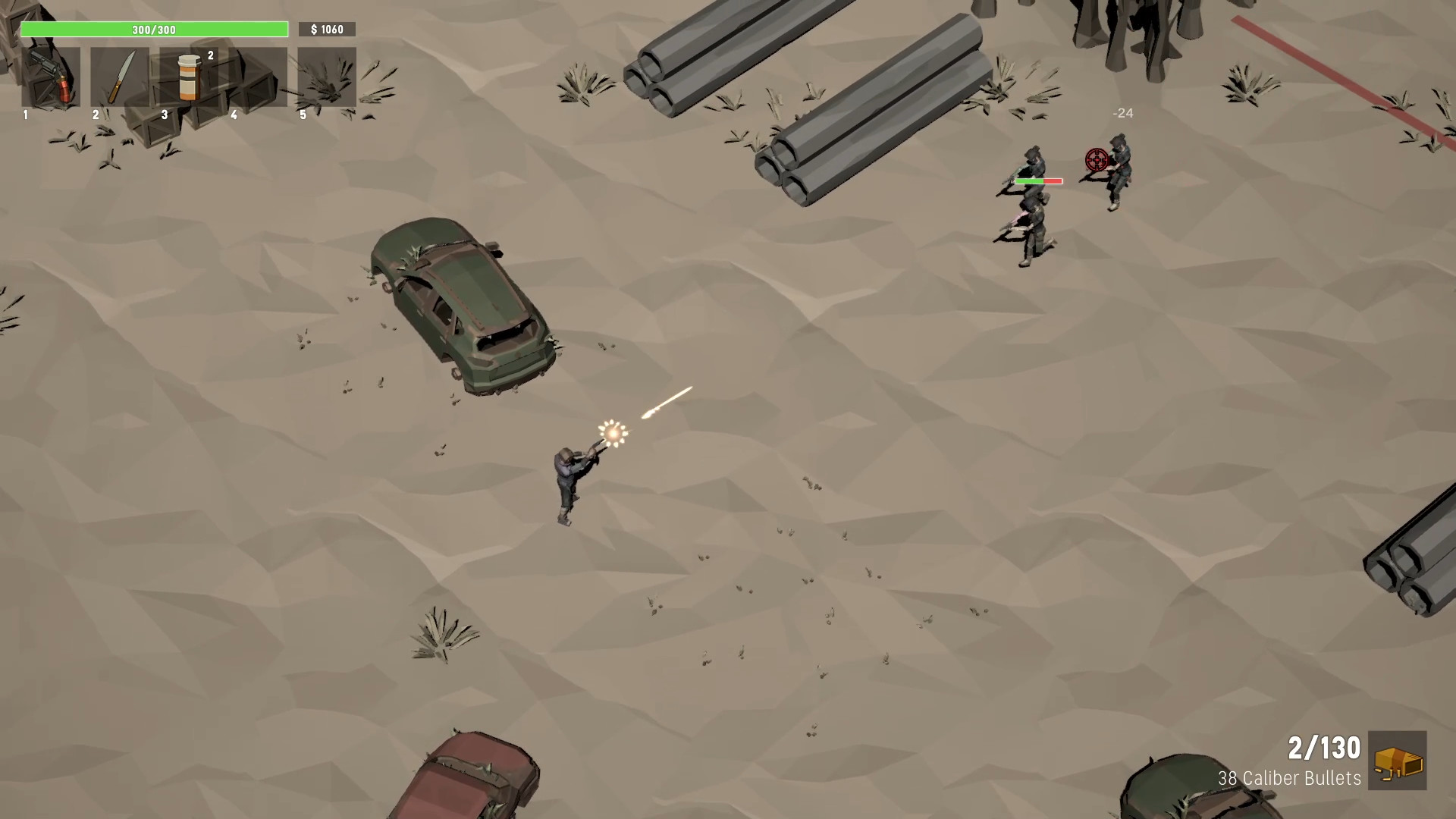Image resolution: width=1456 pixels, height=819 pixels.
Task: Select the revolver in hotbar slot 1
Action: [50, 76]
